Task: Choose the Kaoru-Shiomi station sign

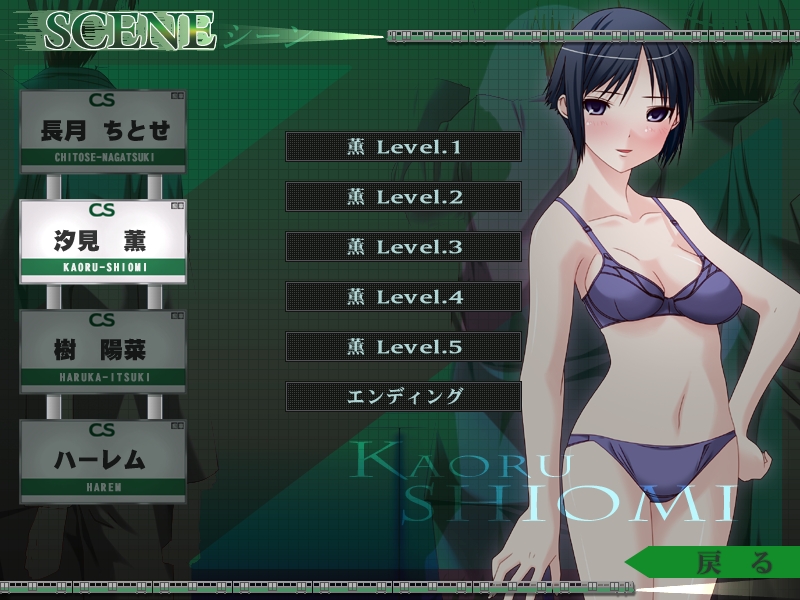Action: (x=102, y=241)
